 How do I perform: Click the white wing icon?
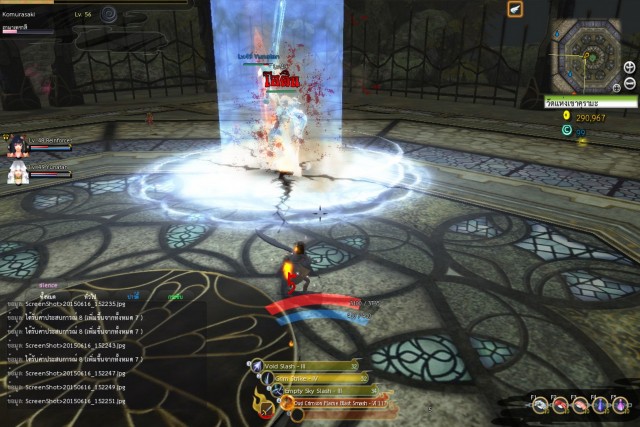(x=515, y=10)
